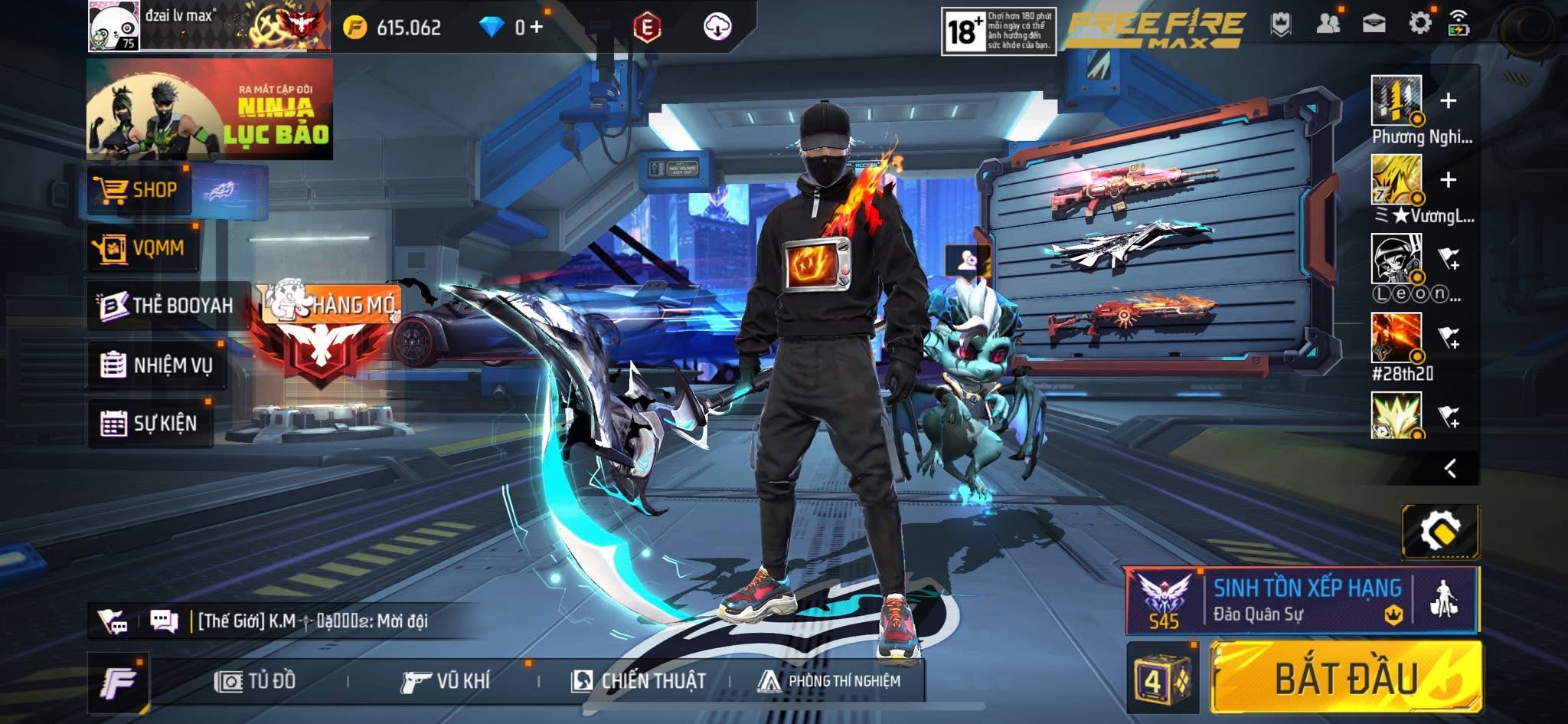Collapse the friends side panel arrow
1568x724 pixels.
pyautogui.click(x=1449, y=468)
